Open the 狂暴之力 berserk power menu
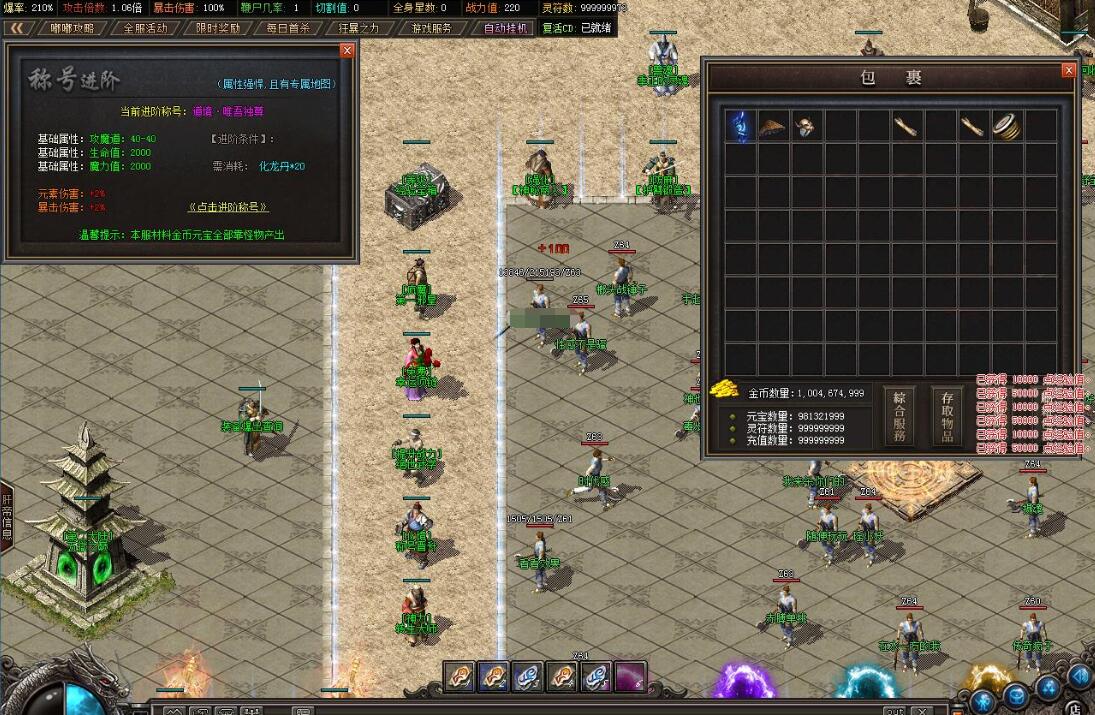This screenshot has height=715, width=1095. coord(359,28)
